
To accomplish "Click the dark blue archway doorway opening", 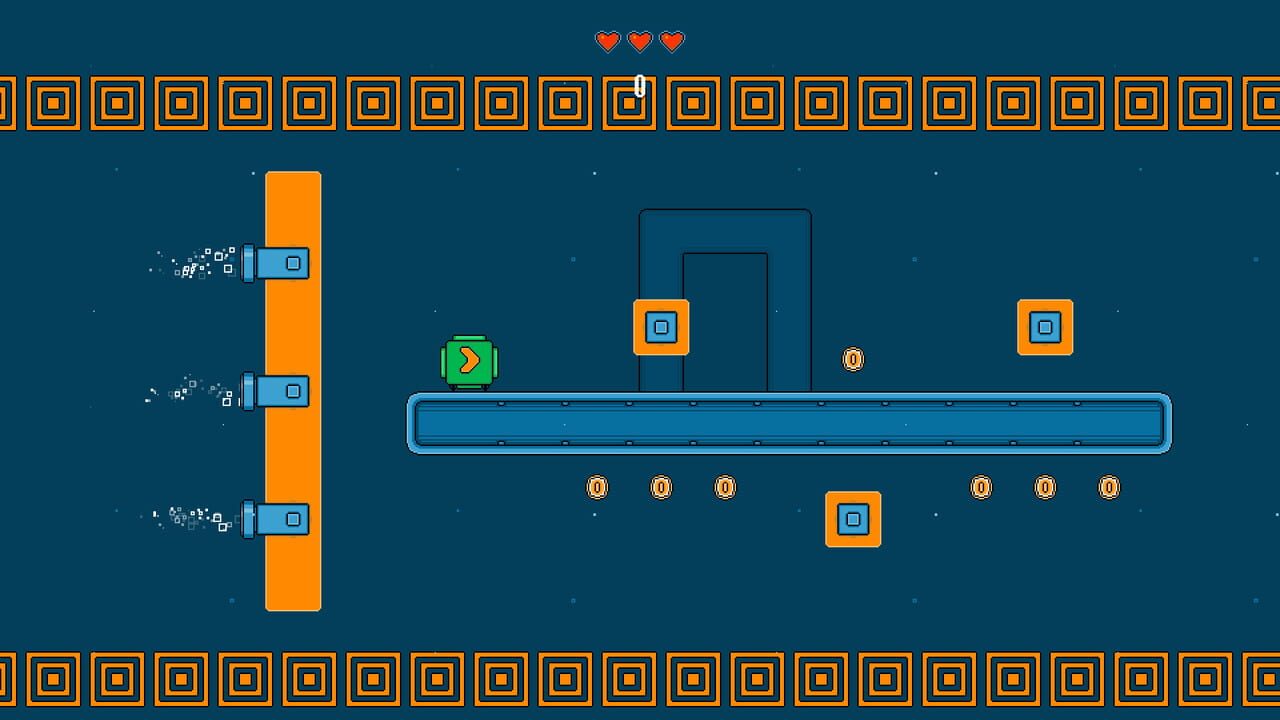I will (725, 320).
